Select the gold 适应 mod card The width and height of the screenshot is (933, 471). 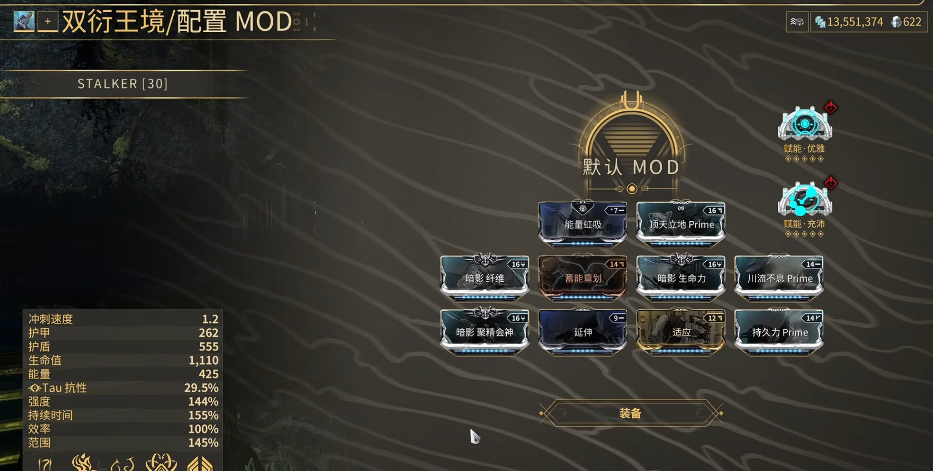coord(680,331)
